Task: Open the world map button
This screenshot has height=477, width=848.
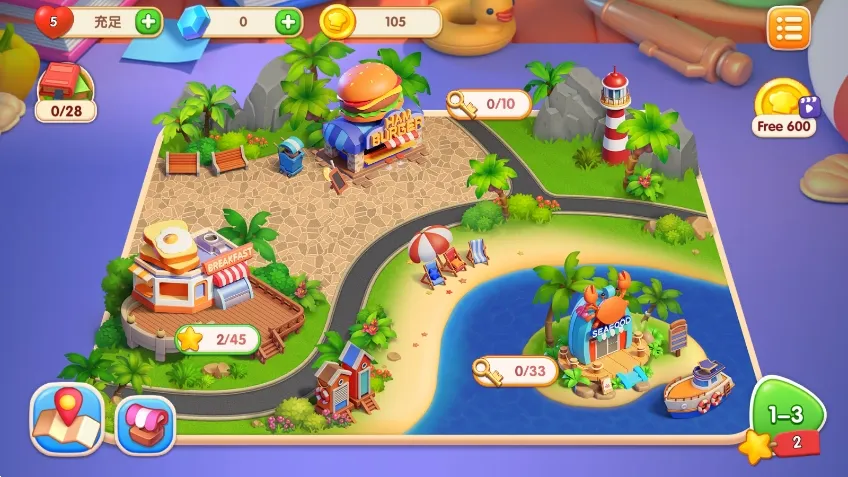Action: (66, 417)
